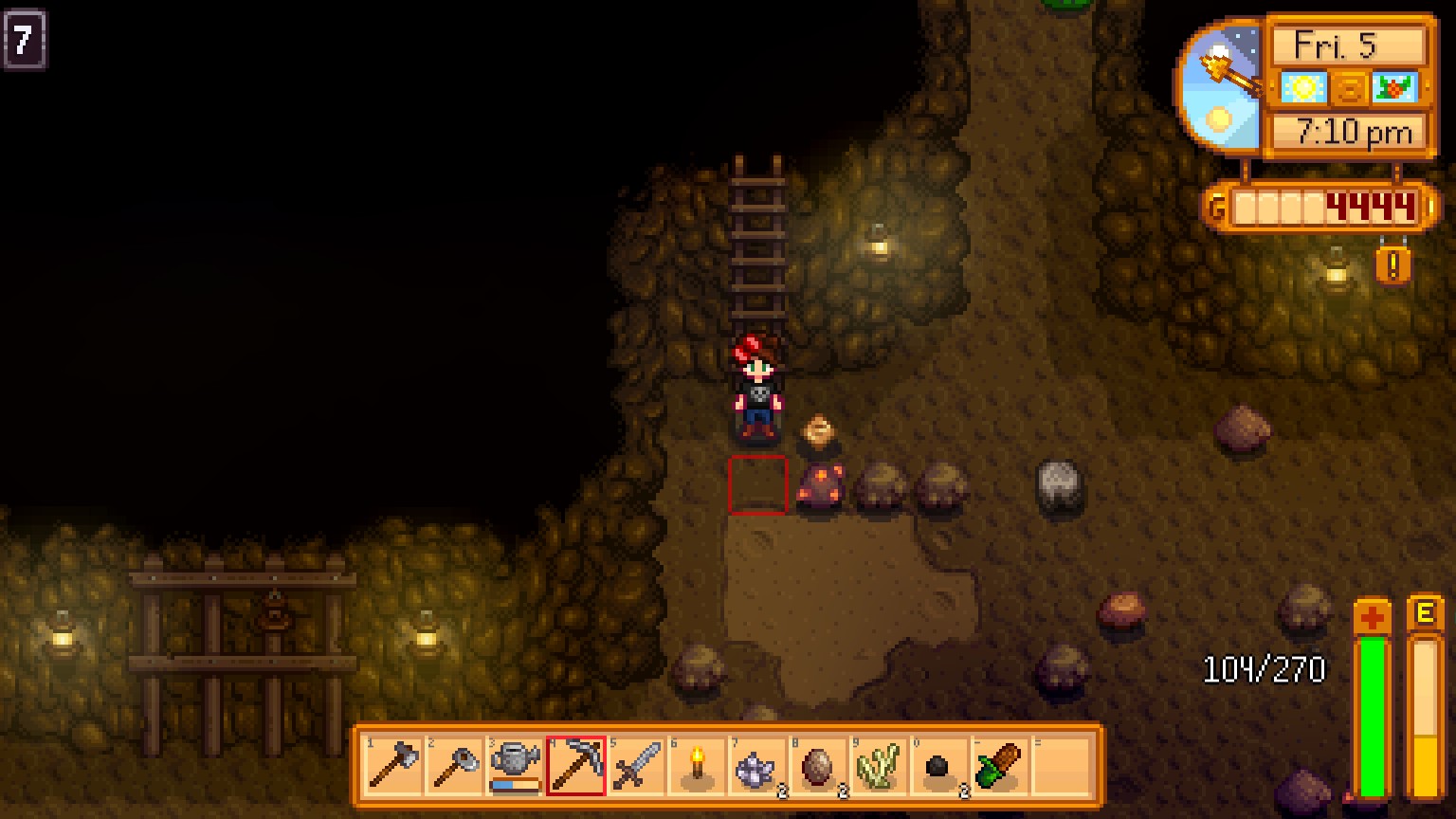Equip the watering can
Viewport: 1456px width, 819px height.
pyautogui.click(x=515, y=763)
